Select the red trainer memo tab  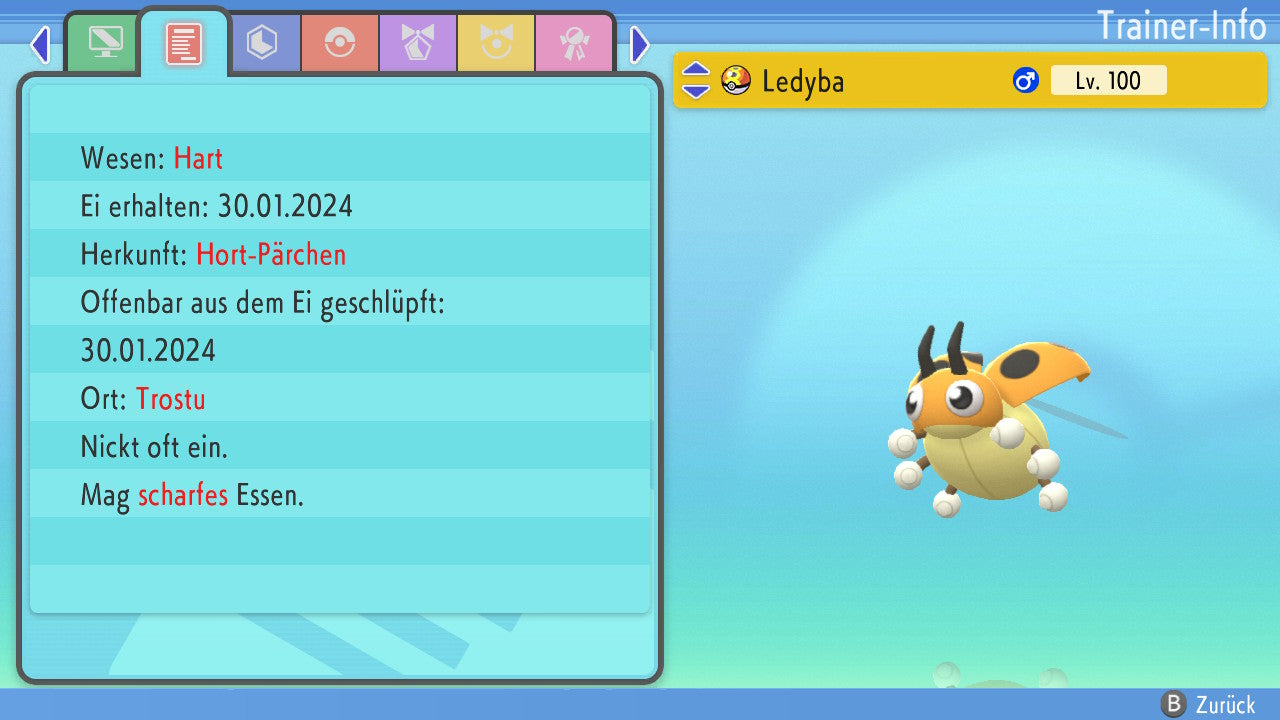click(183, 43)
